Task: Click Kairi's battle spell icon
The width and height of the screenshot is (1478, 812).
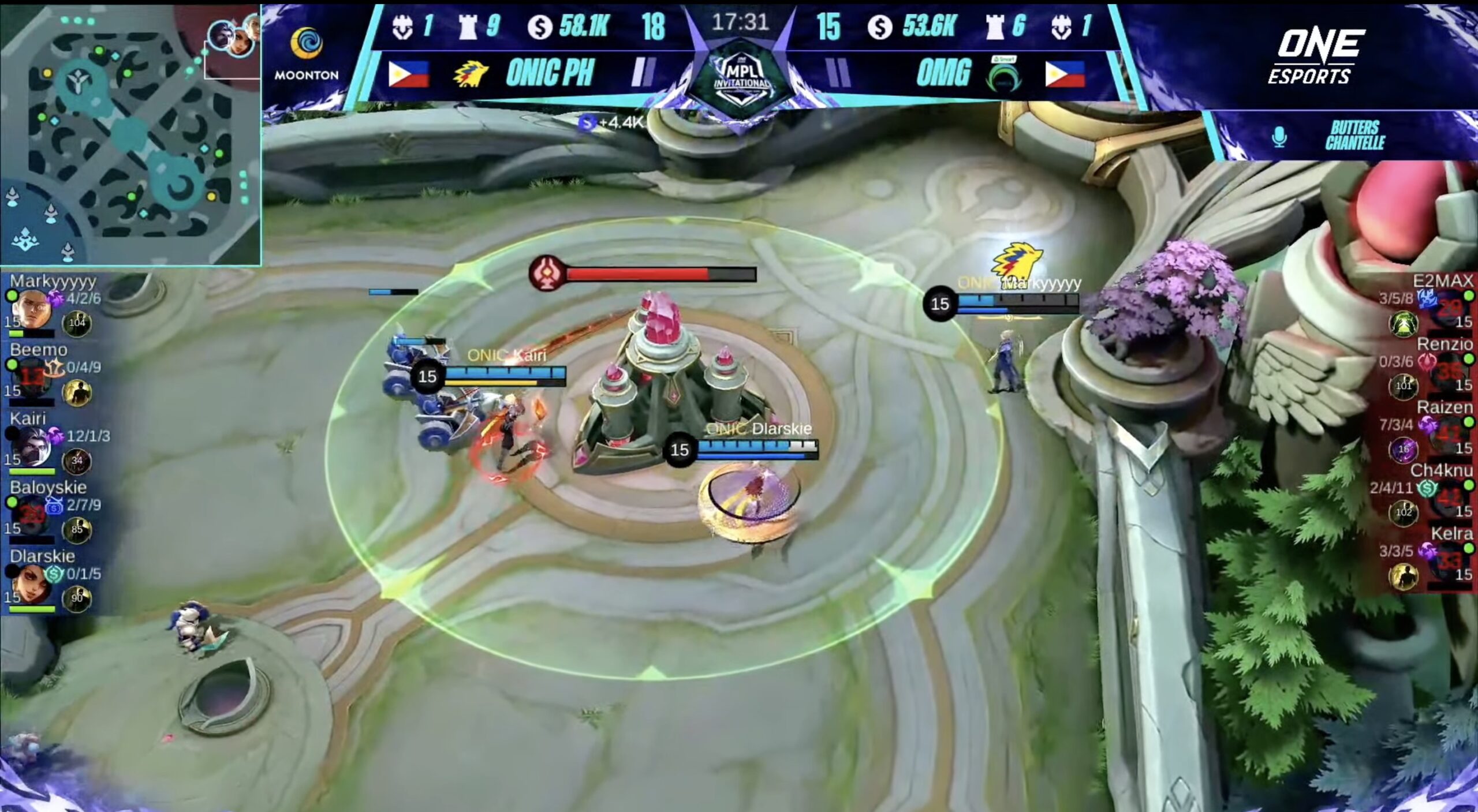Action: pyautogui.click(x=77, y=461)
